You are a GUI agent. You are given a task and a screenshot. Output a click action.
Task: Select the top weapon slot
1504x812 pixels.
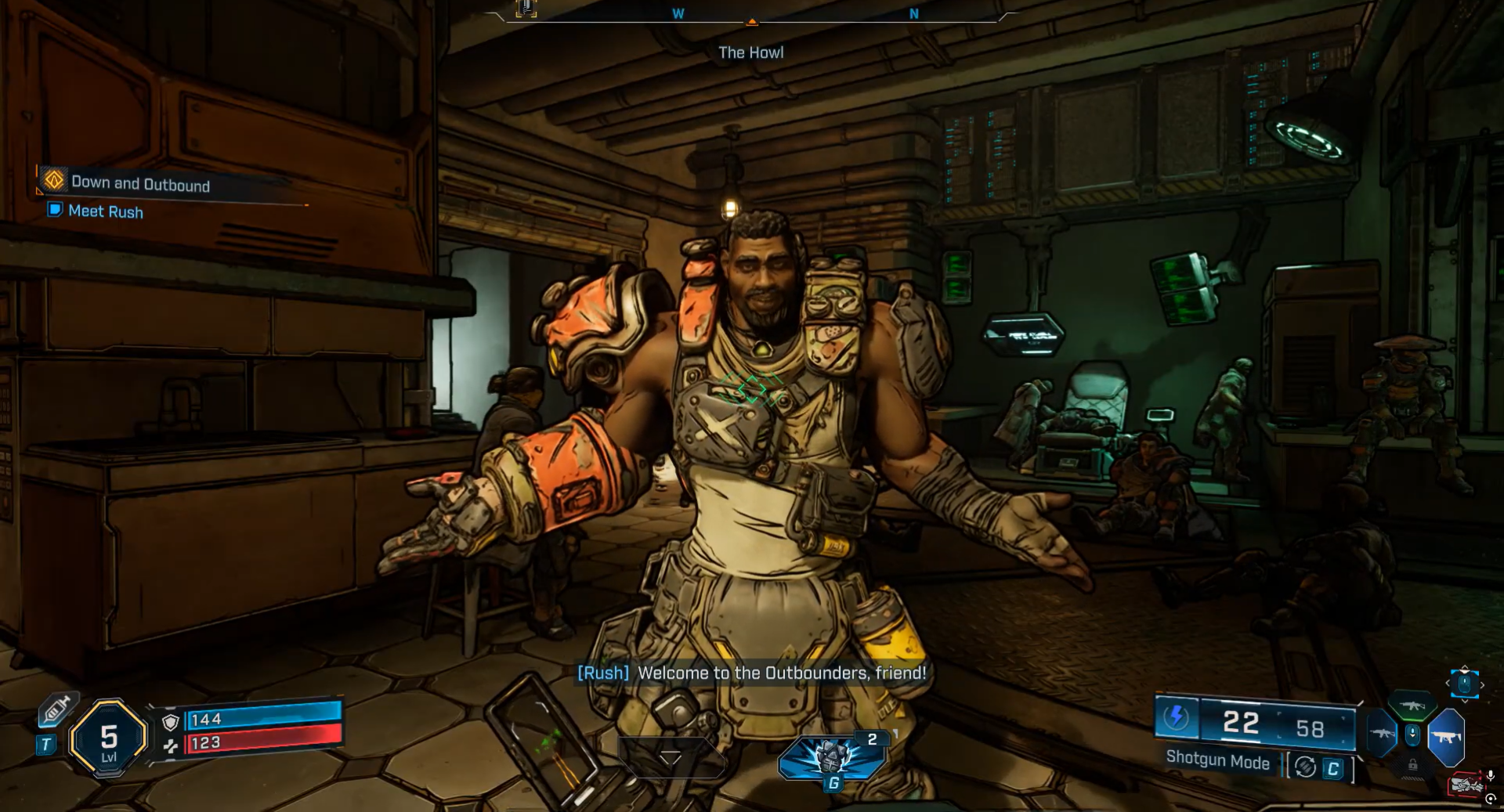[1412, 706]
